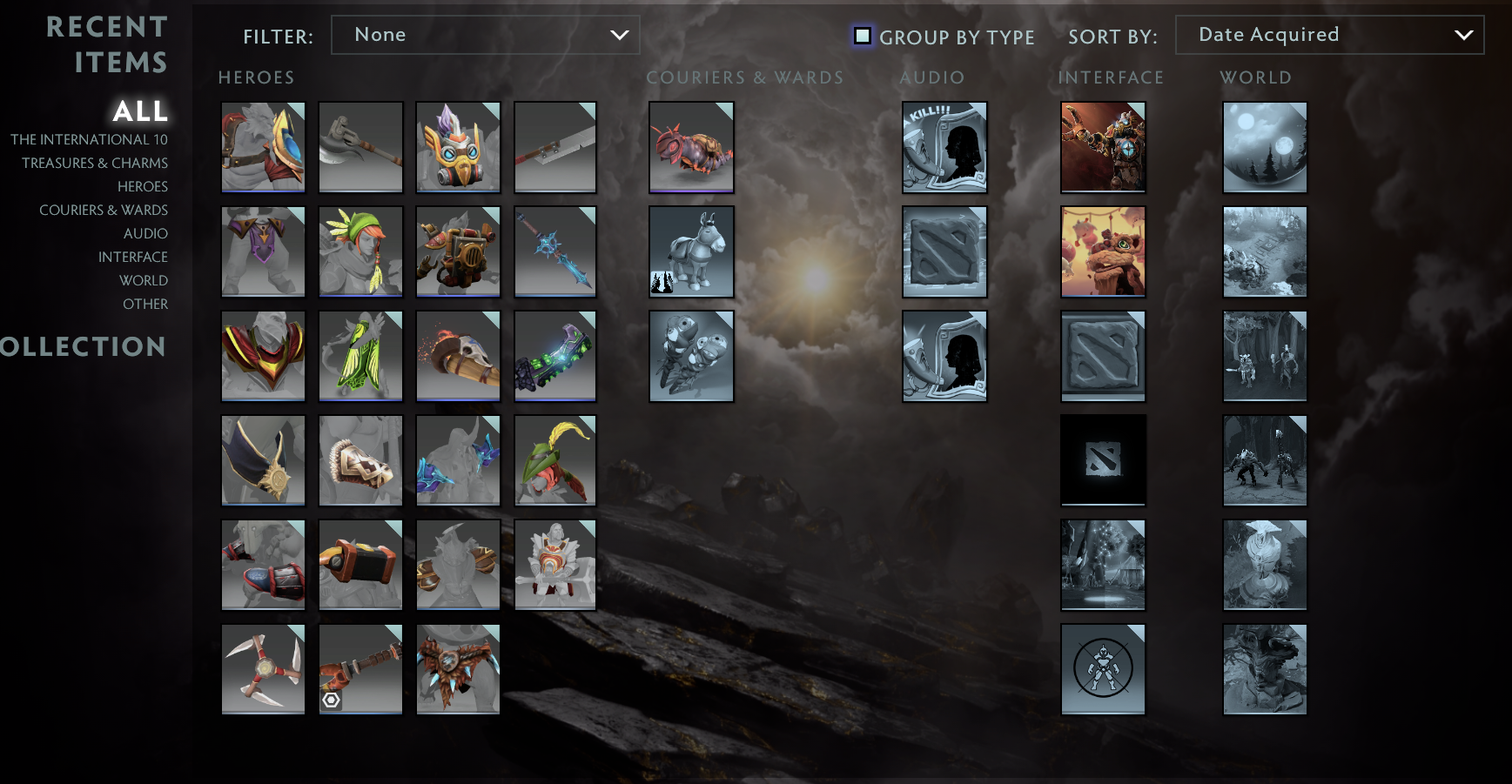The height and width of the screenshot is (784, 1512).
Task: Select the COURIERS & WARDS sidebar category
Action: [x=104, y=210]
